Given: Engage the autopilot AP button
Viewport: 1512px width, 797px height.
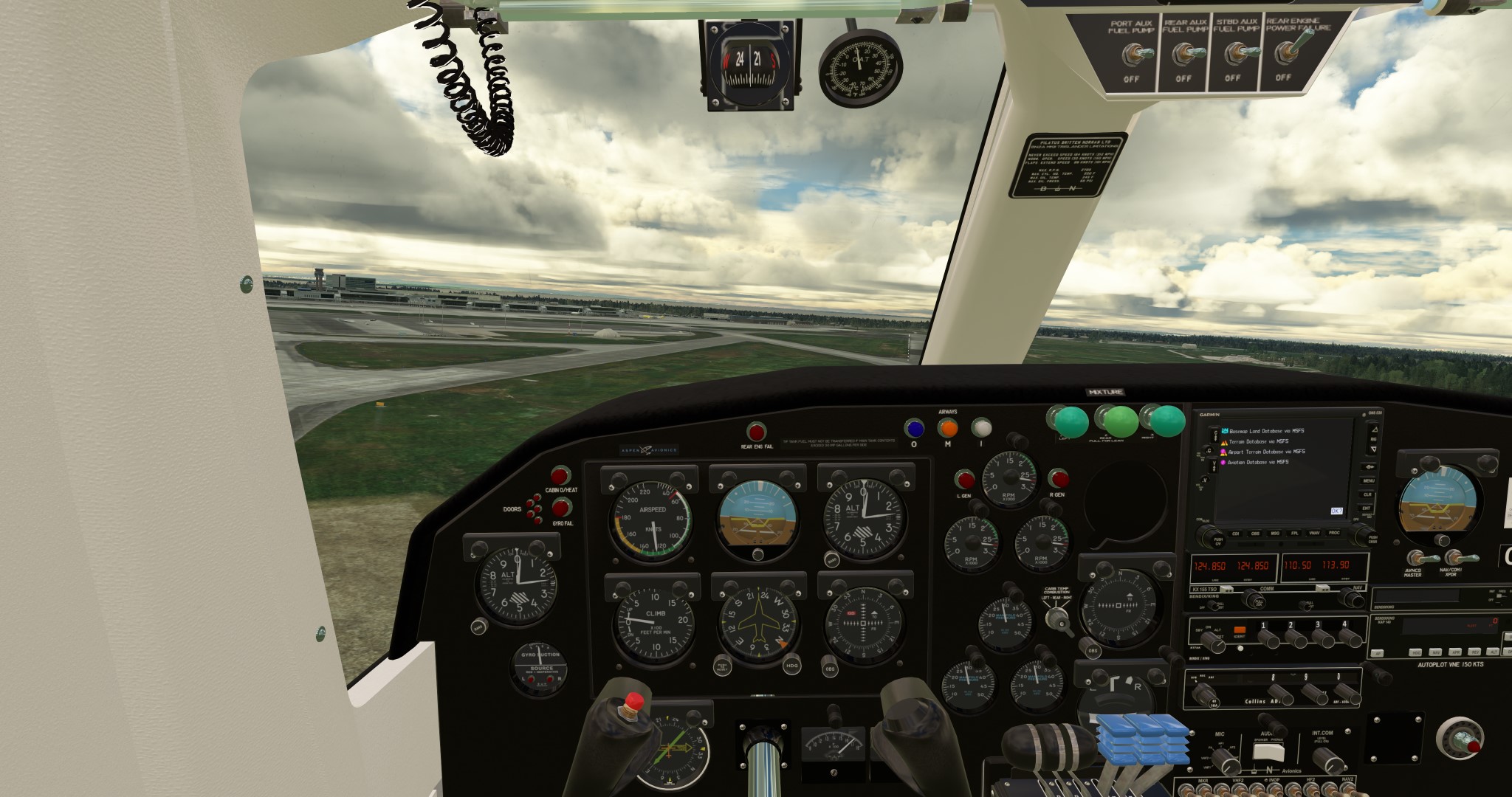Looking at the screenshot, I should pyautogui.click(x=1377, y=653).
